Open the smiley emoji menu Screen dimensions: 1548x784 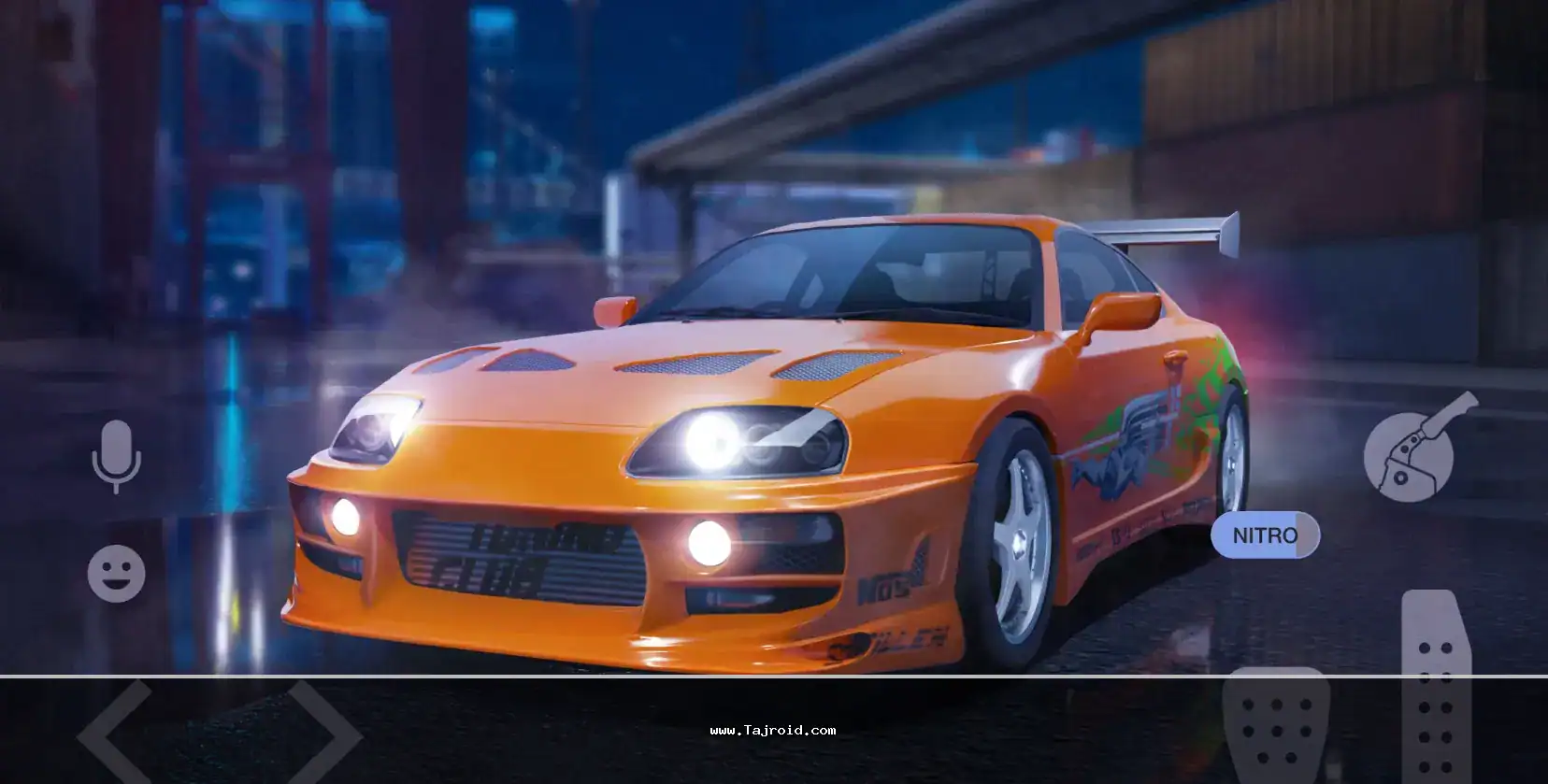click(x=117, y=573)
